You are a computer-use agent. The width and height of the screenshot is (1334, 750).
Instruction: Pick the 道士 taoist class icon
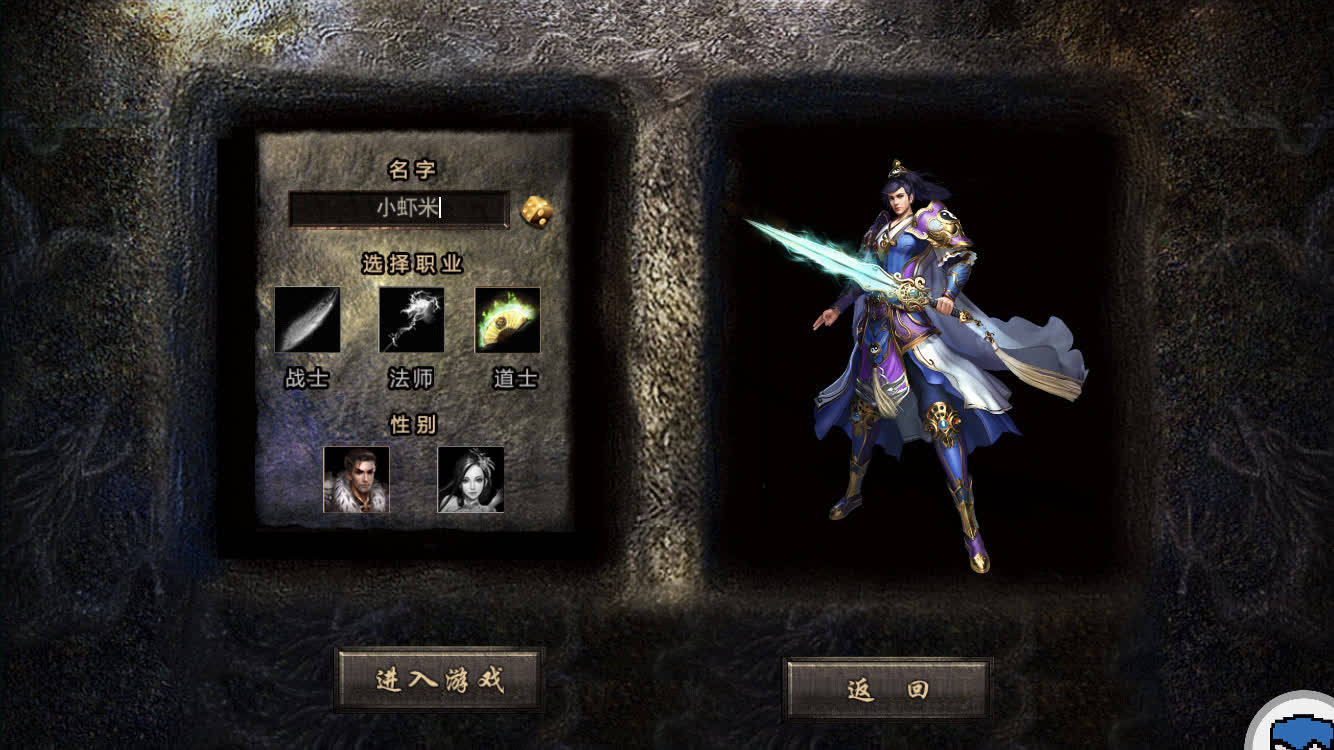508,320
